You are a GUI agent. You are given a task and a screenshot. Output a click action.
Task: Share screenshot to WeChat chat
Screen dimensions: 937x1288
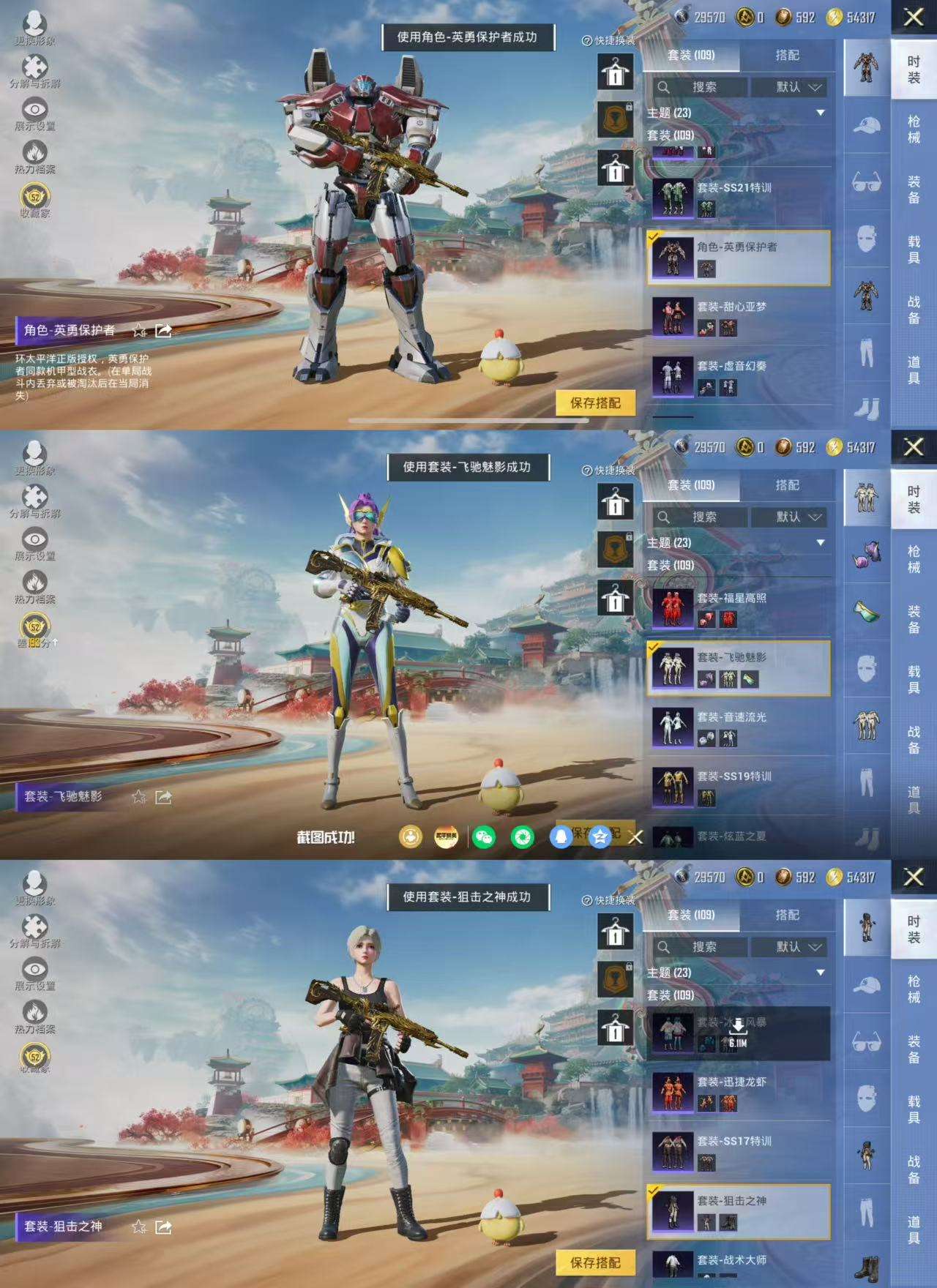[484, 837]
